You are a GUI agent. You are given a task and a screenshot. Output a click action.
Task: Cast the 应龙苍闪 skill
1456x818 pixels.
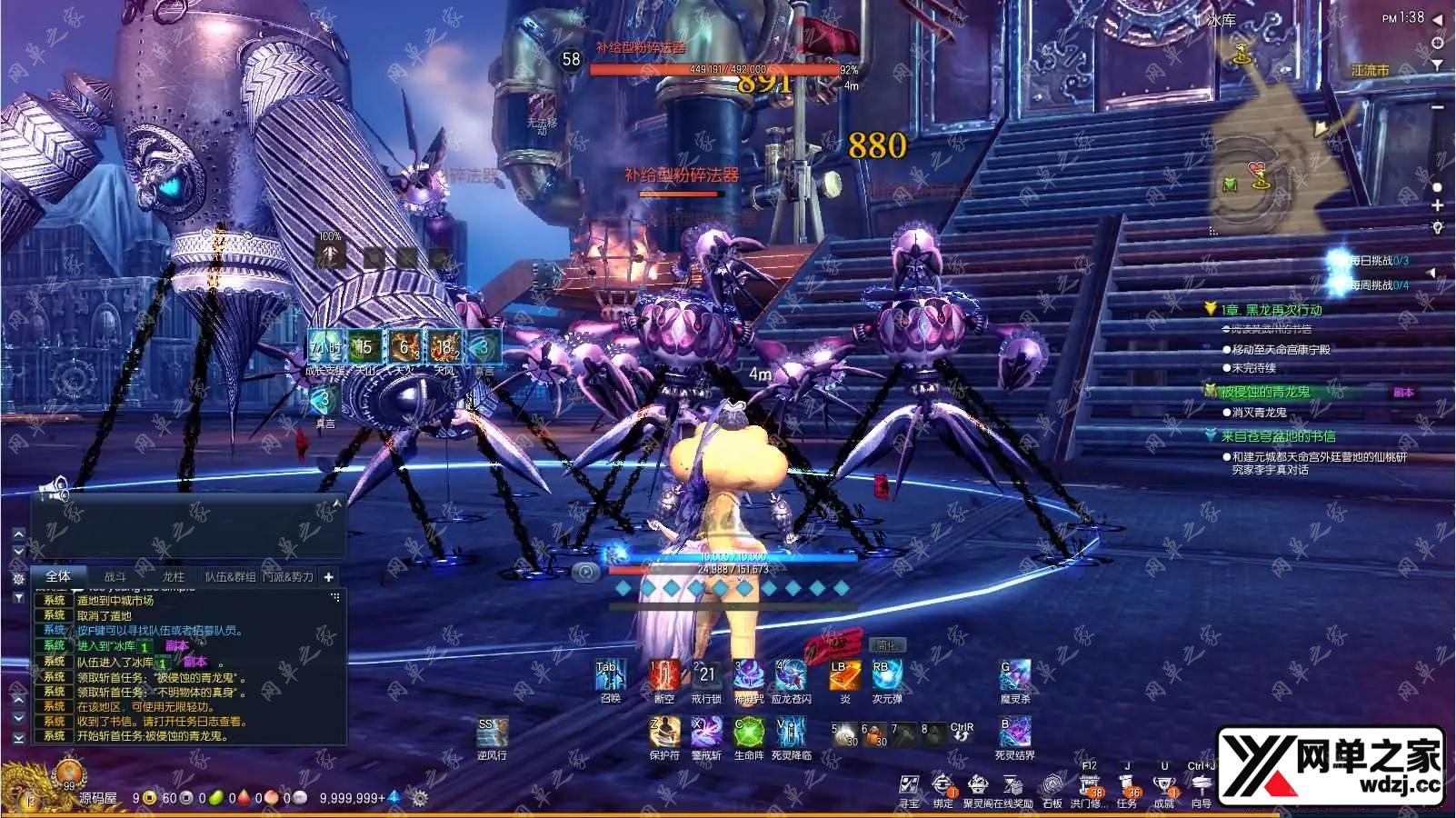coord(790,677)
